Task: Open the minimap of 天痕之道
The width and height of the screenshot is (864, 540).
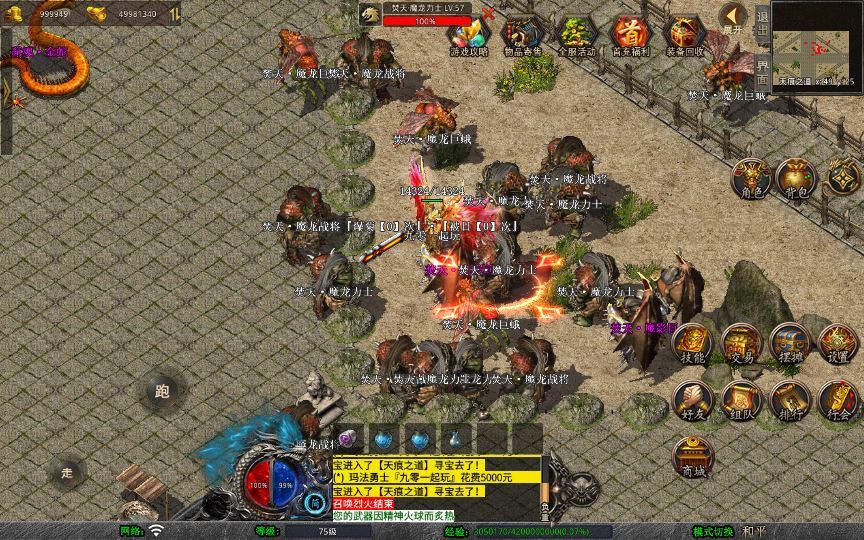Action: [x=814, y=40]
